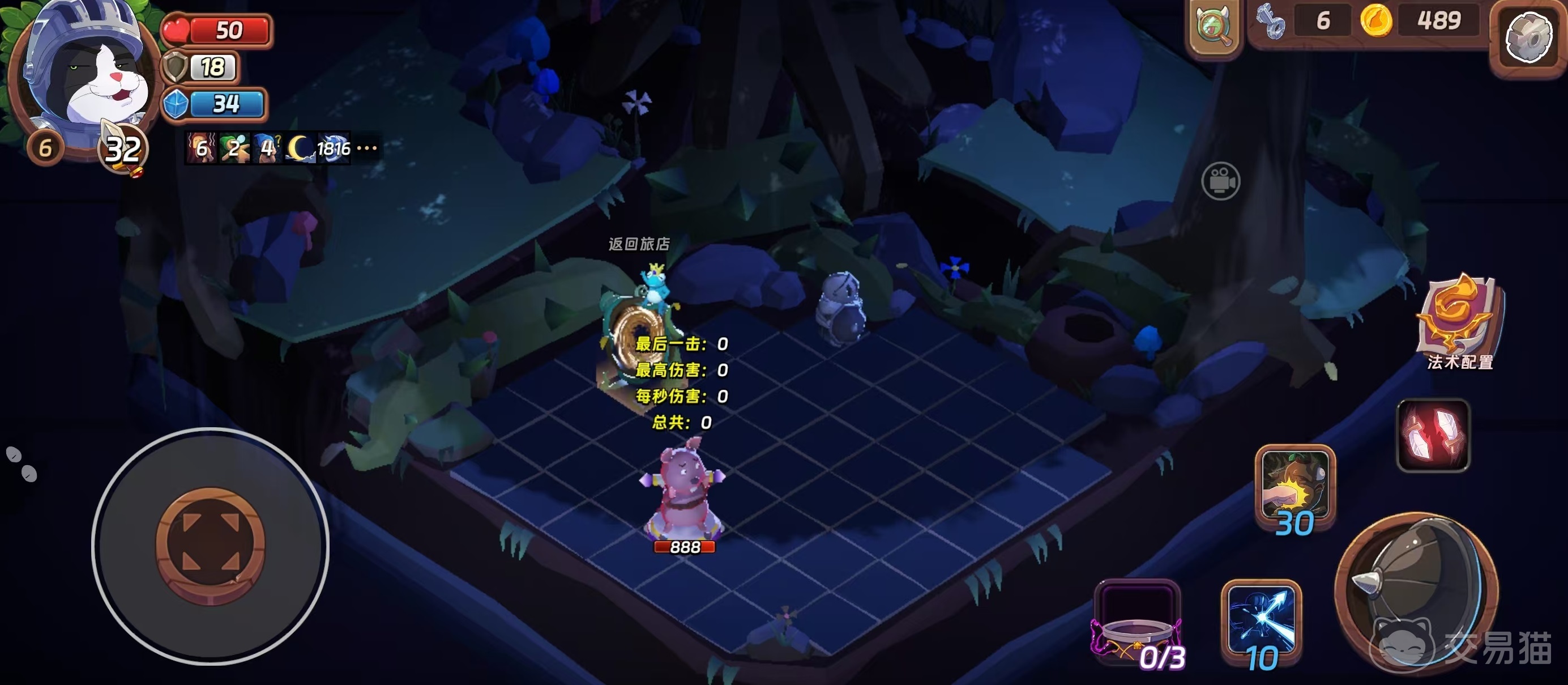Activate the red crystal shard skill
This screenshot has width=1568, height=685.
coord(1433,435)
